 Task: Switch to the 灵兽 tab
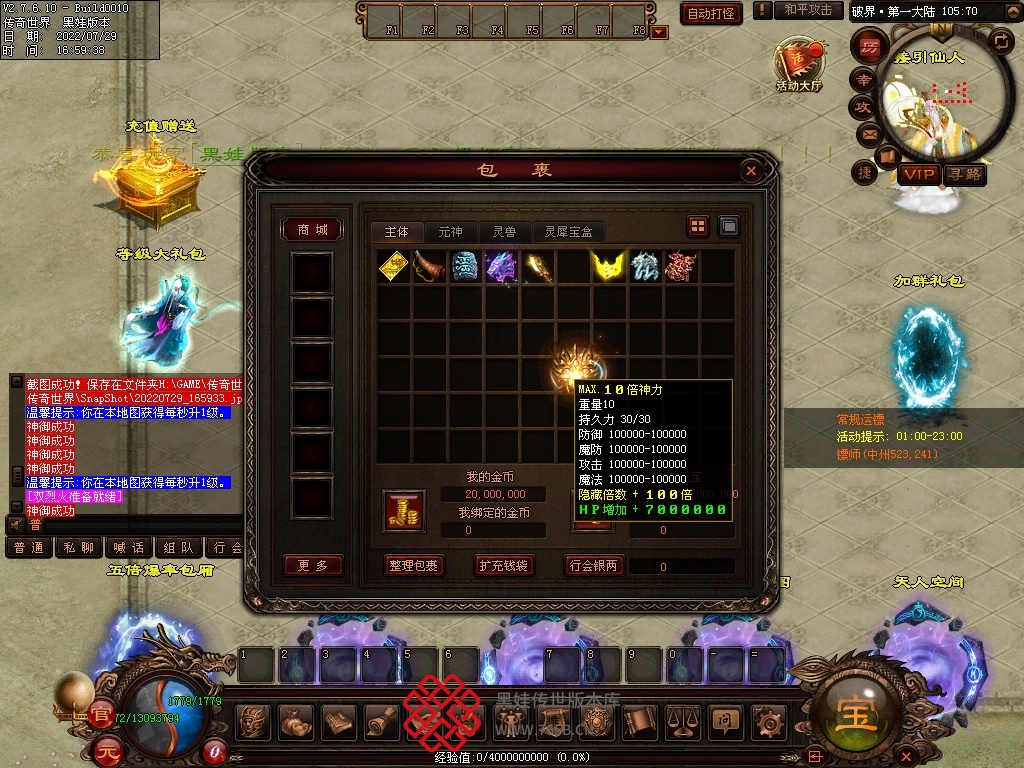click(504, 231)
